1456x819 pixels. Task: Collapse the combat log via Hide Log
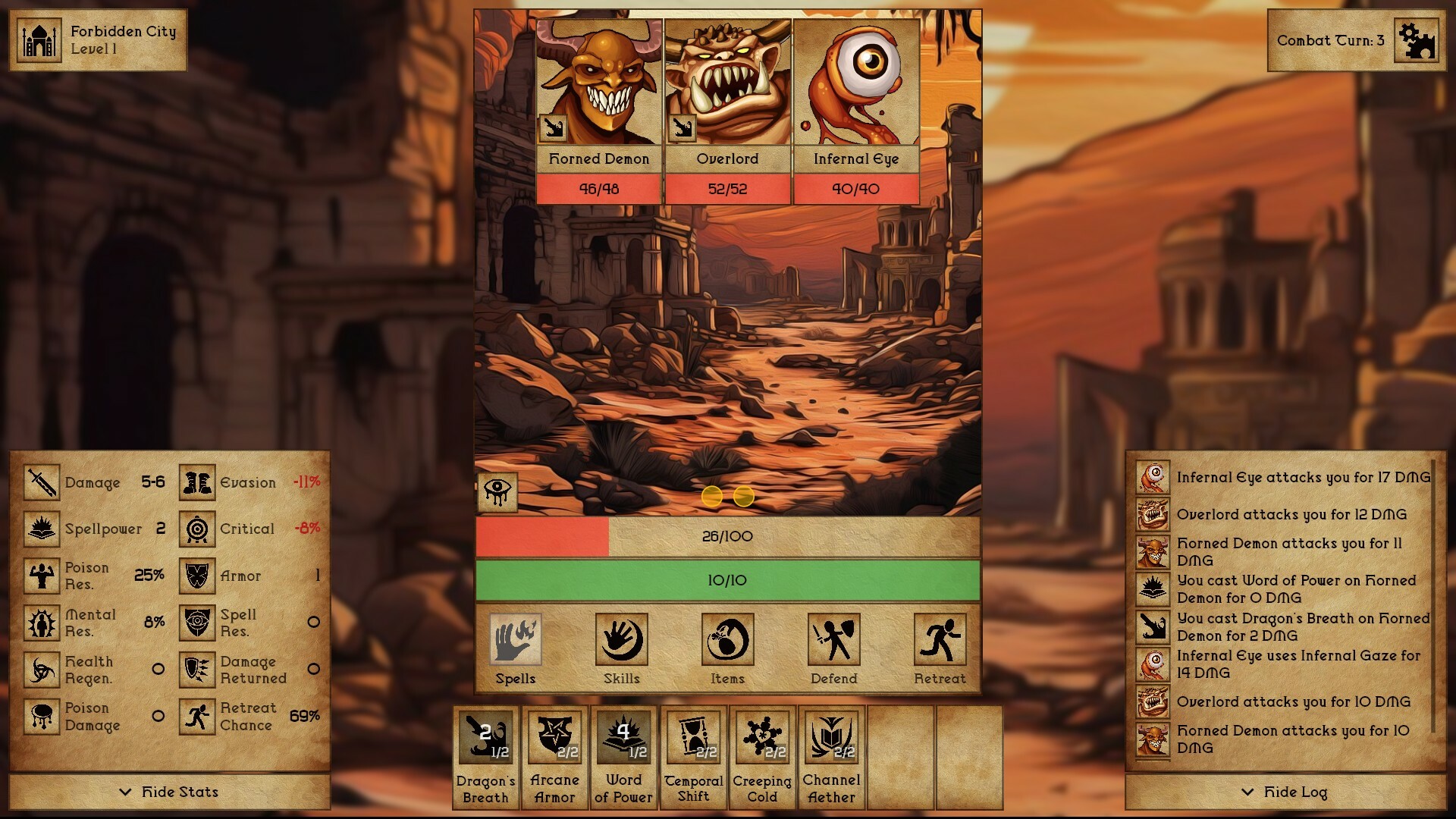(1284, 791)
